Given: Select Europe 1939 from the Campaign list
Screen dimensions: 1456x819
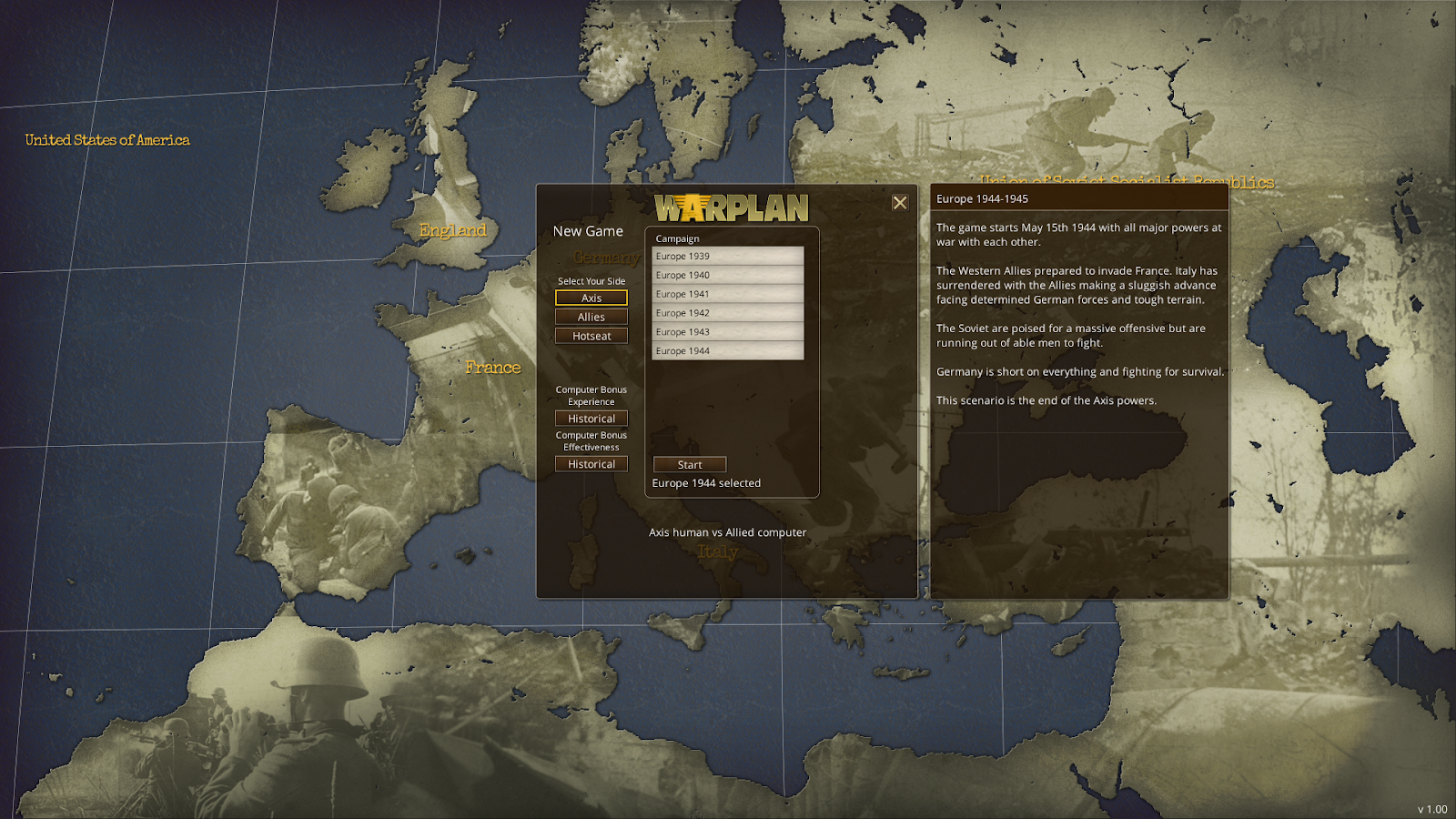Looking at the screenshot, I should click(x=726, y=256).
